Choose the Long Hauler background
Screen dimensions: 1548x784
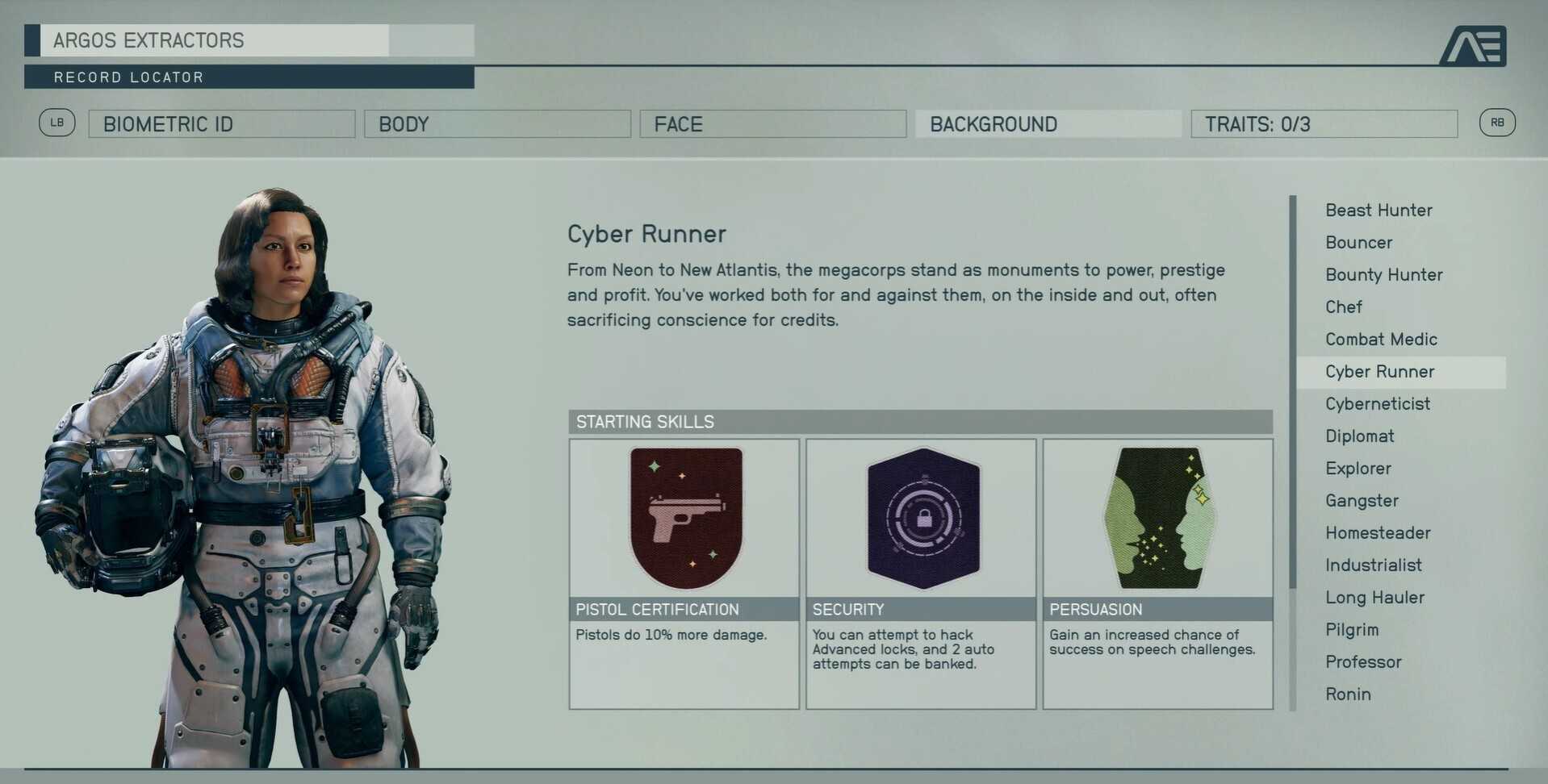coord(1374,598)
